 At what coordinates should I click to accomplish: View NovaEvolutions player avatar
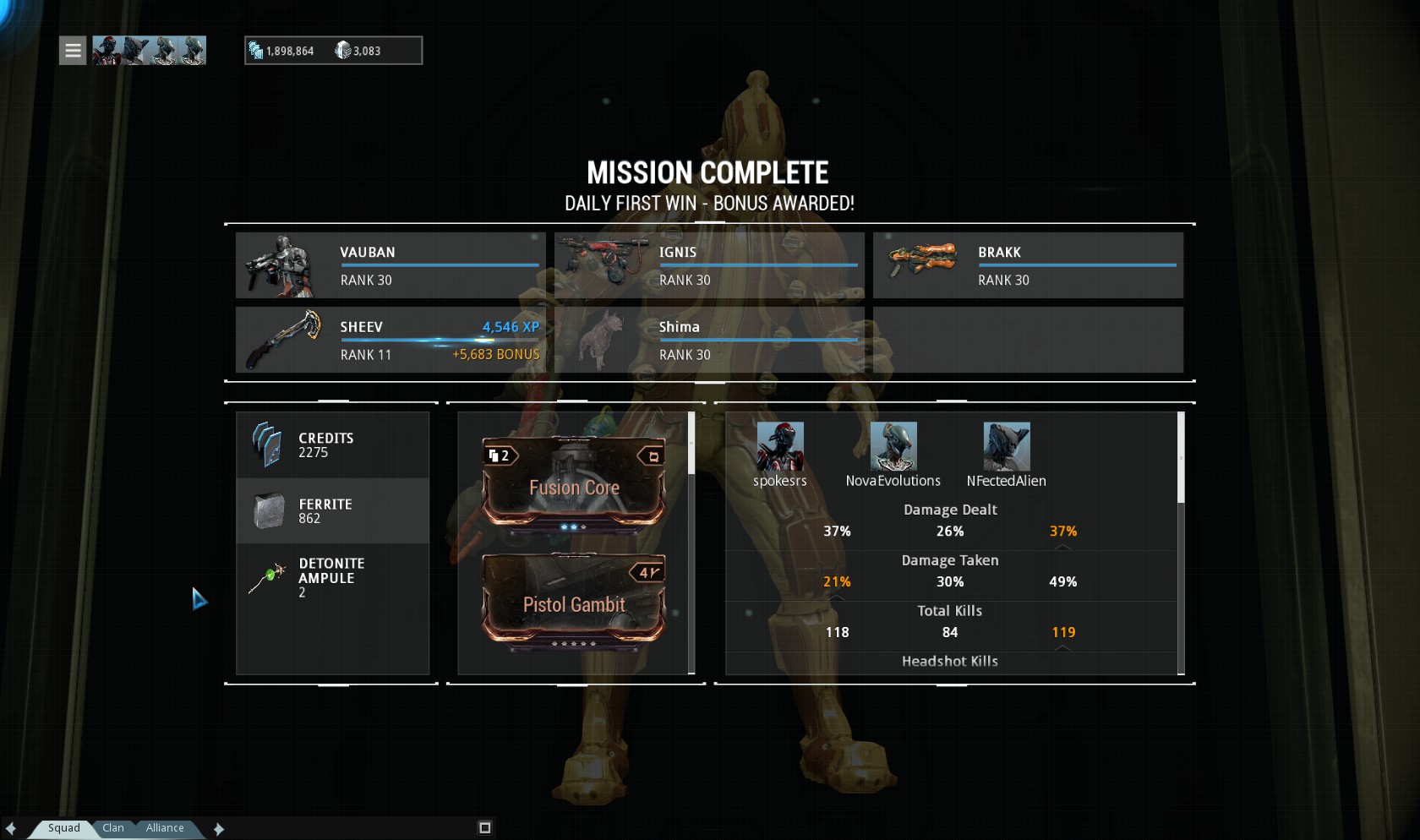(893, 446)
